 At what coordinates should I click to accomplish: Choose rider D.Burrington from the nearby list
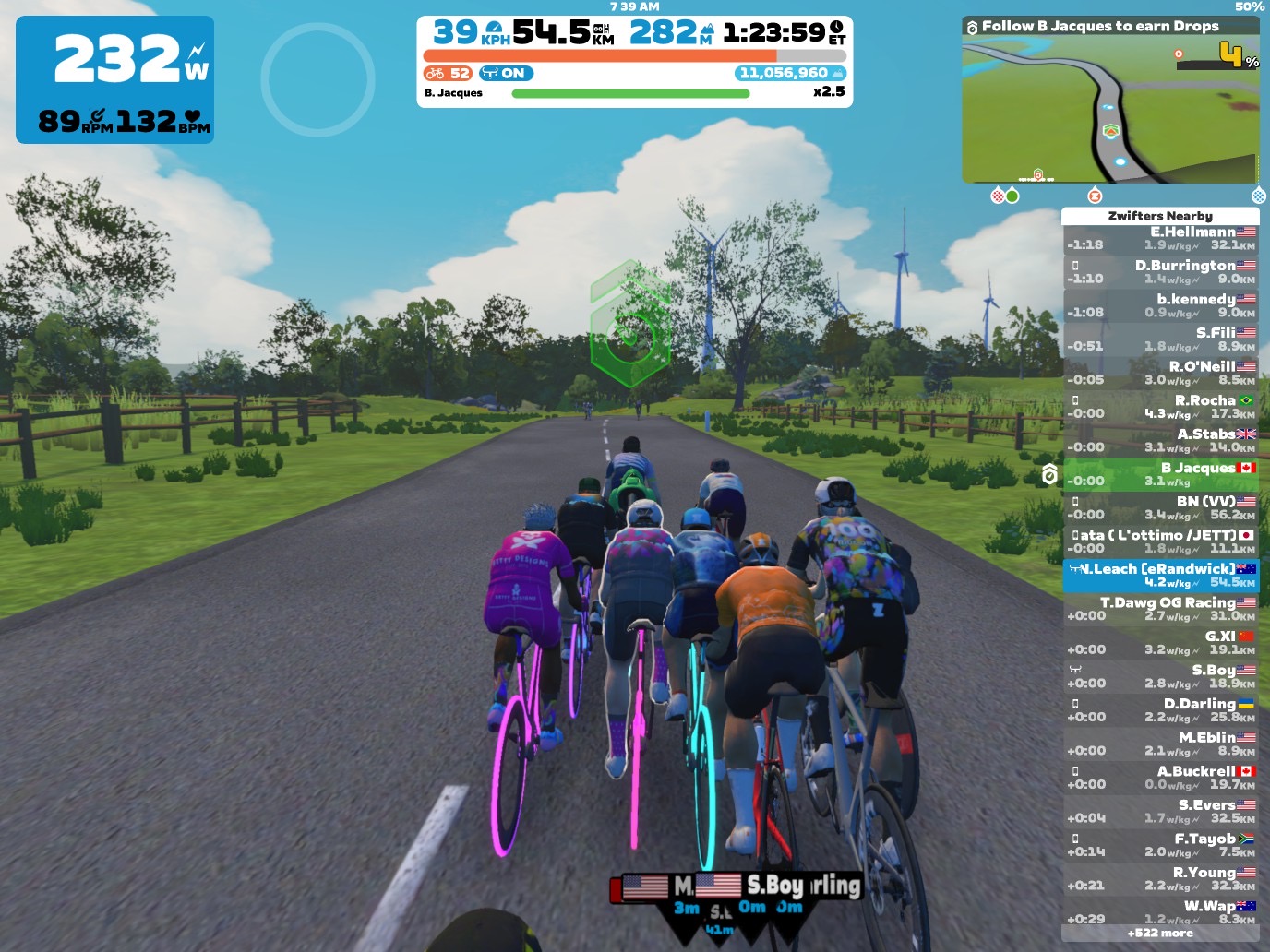(1160, 271)
